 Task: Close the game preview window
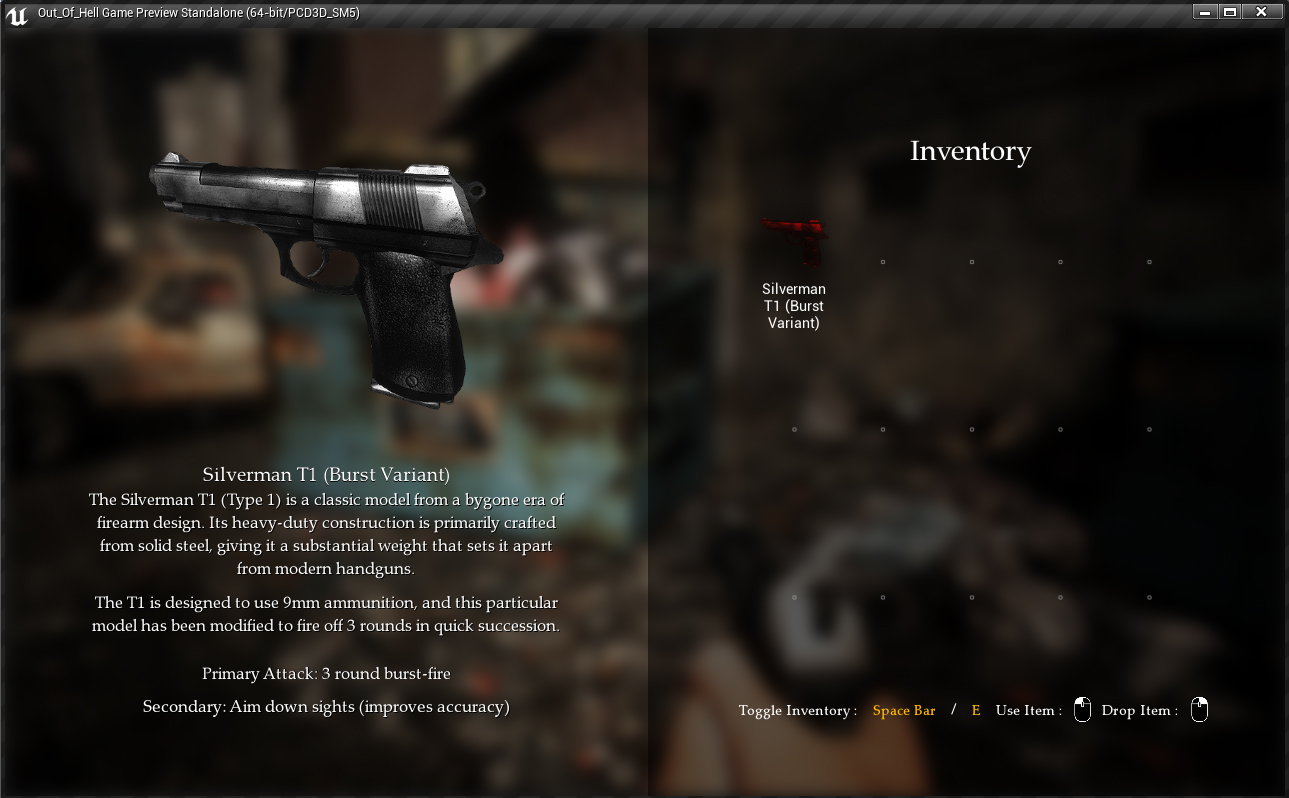pos(1261,12)
